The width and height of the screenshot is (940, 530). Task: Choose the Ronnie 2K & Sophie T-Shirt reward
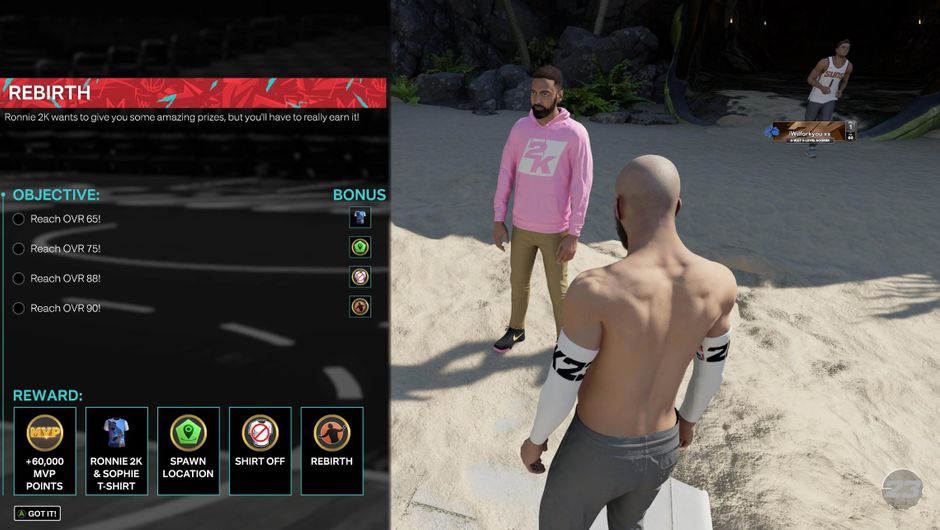coord(116,450)
